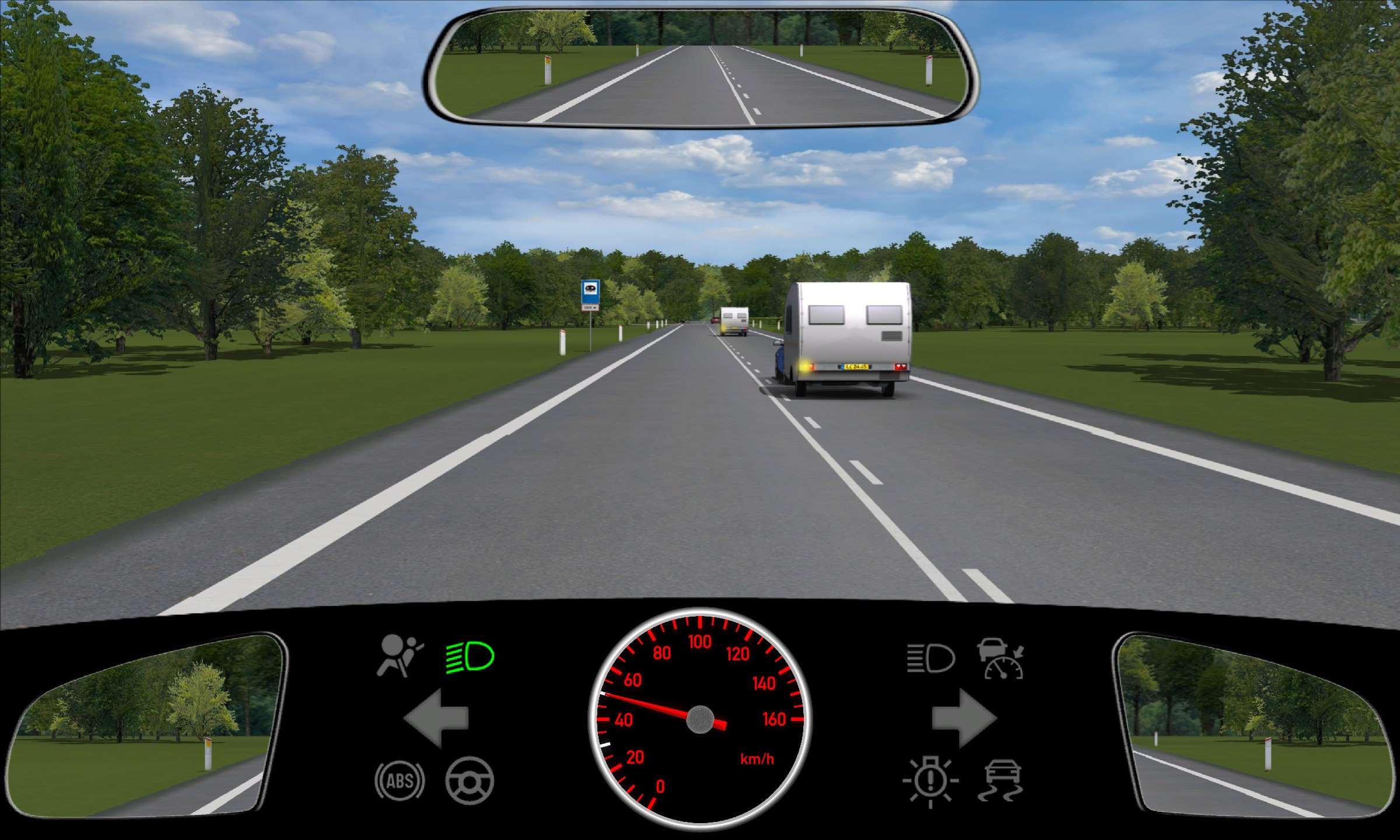Toggle the green low beam headlight icon
This screenshot has height=840, width=1400.
coord(470,657)
